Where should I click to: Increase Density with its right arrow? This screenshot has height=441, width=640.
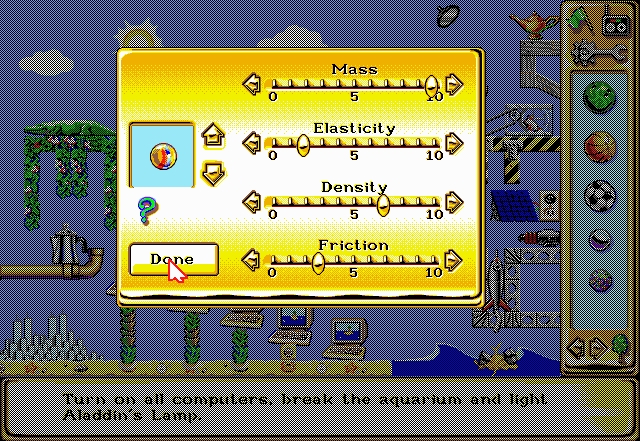coord(454,202)
